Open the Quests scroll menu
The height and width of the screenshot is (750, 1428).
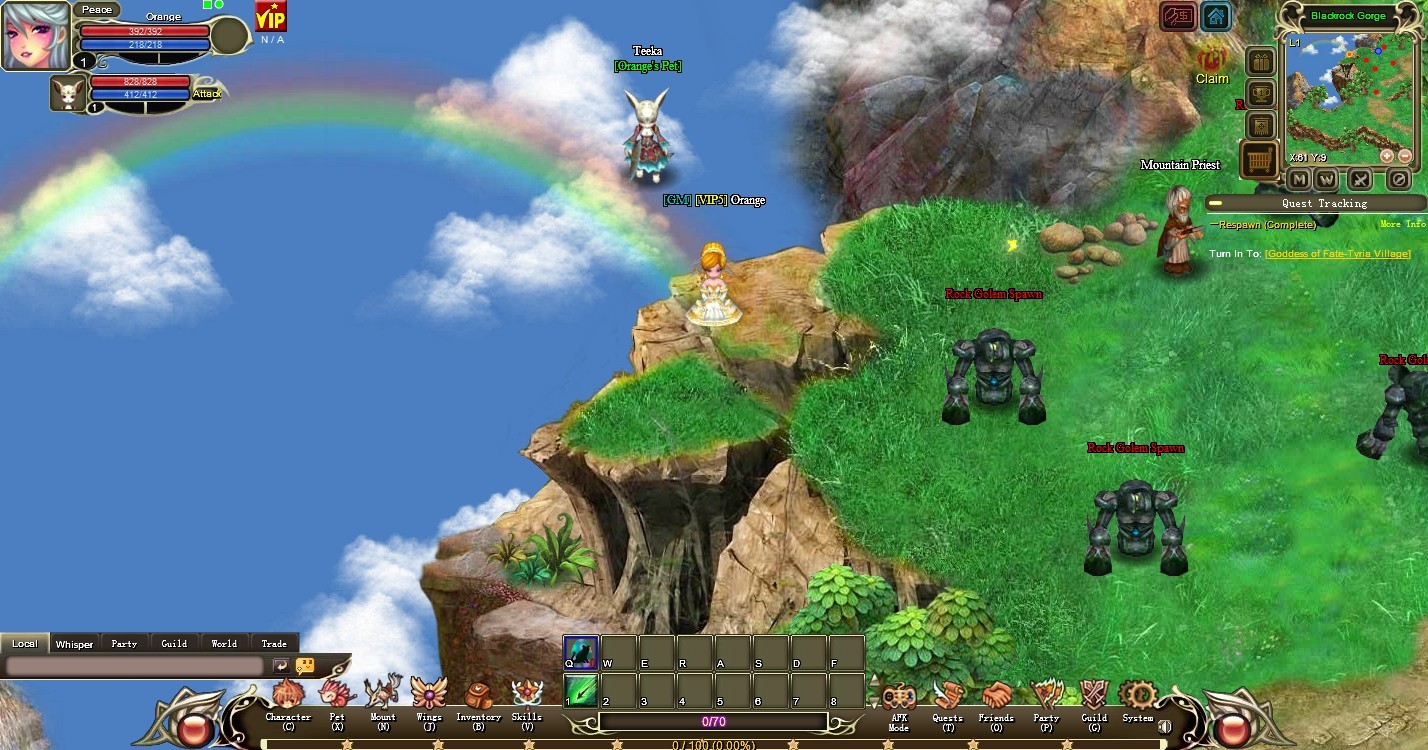[x=947, y=696]
